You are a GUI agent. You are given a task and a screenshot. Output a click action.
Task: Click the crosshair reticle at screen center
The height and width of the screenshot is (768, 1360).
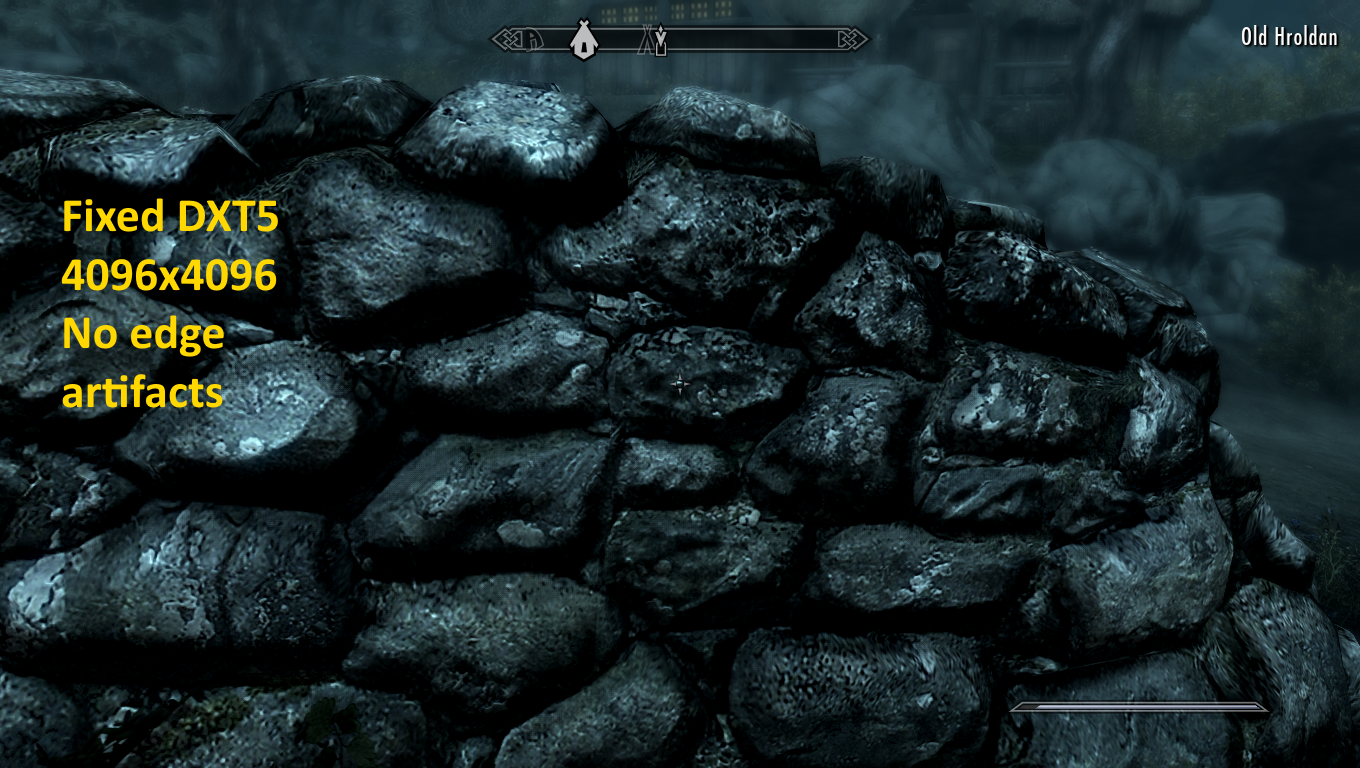click(x=679, y=384)
